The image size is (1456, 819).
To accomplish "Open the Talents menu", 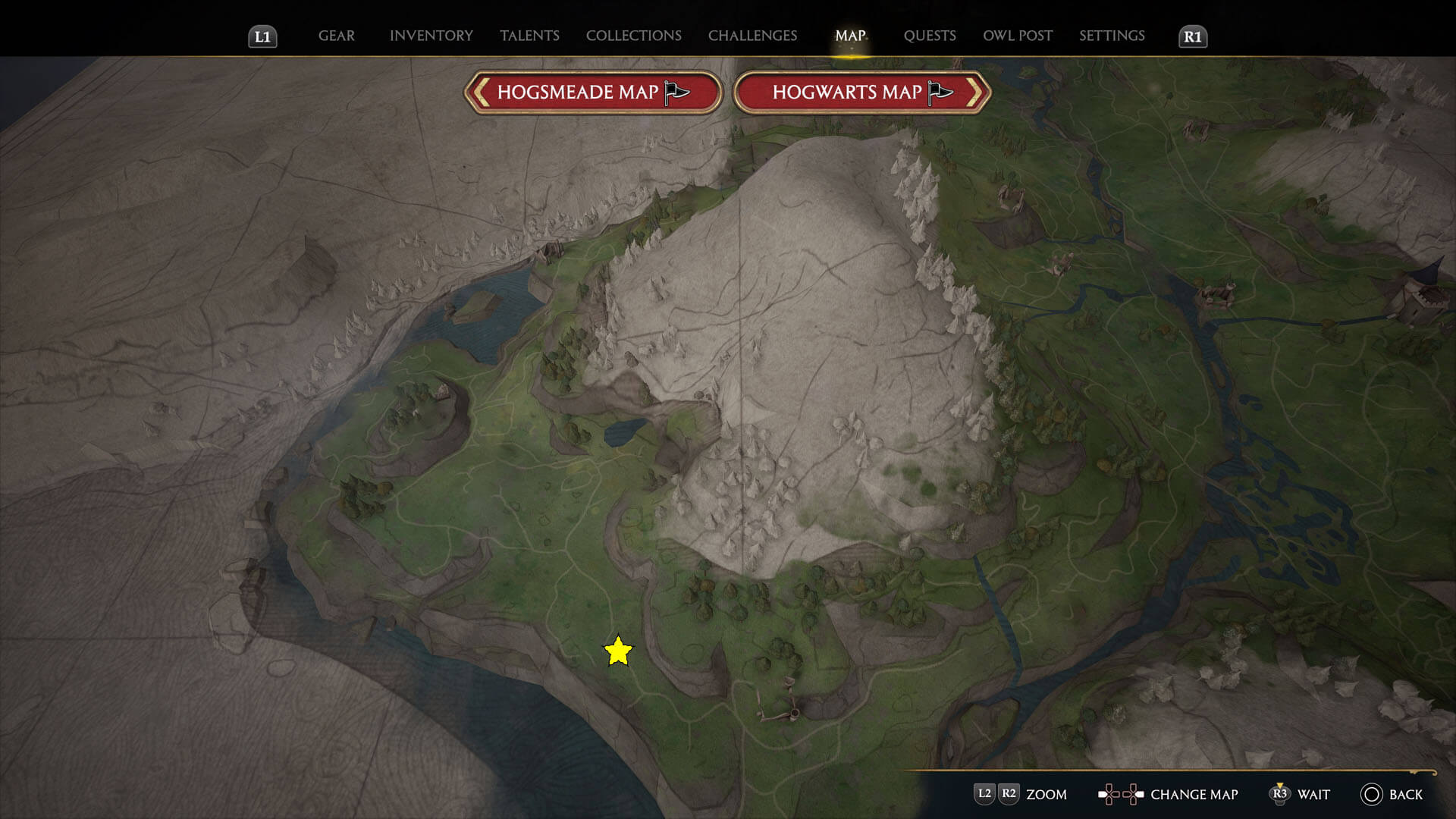I will tap(529, 36).
